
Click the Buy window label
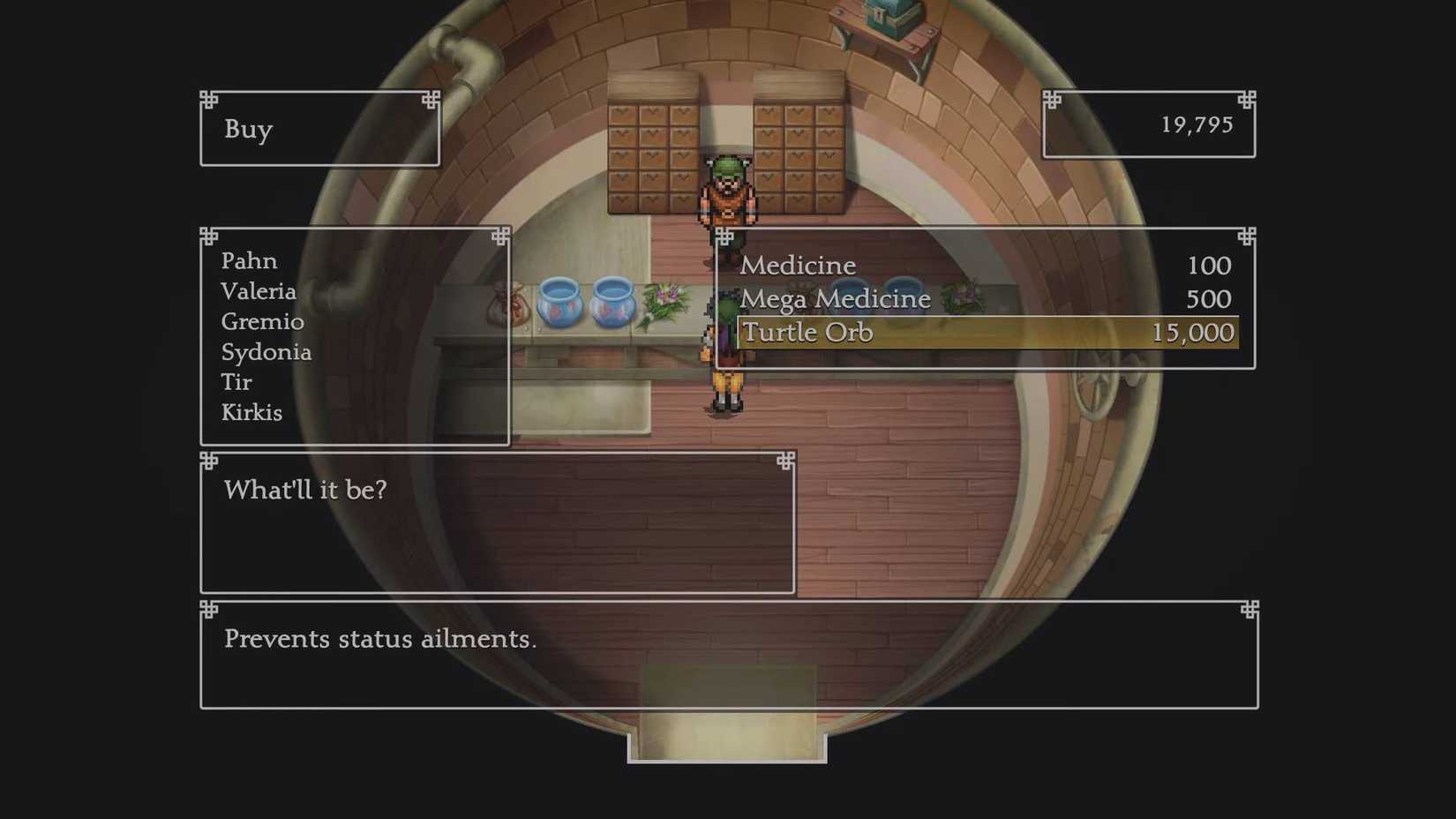[x=248, y=130]
